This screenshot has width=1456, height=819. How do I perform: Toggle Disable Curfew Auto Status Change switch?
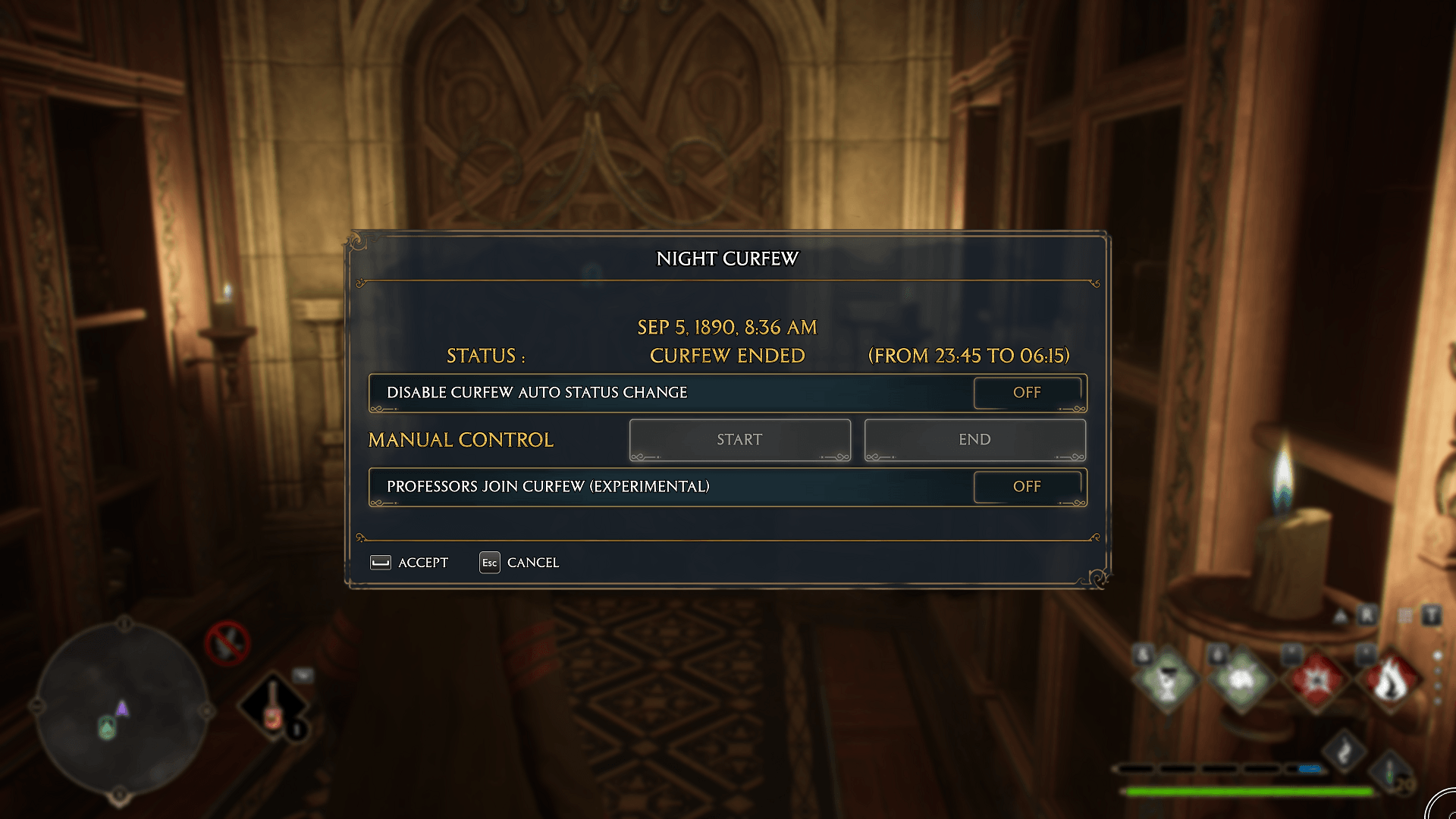1028,393
